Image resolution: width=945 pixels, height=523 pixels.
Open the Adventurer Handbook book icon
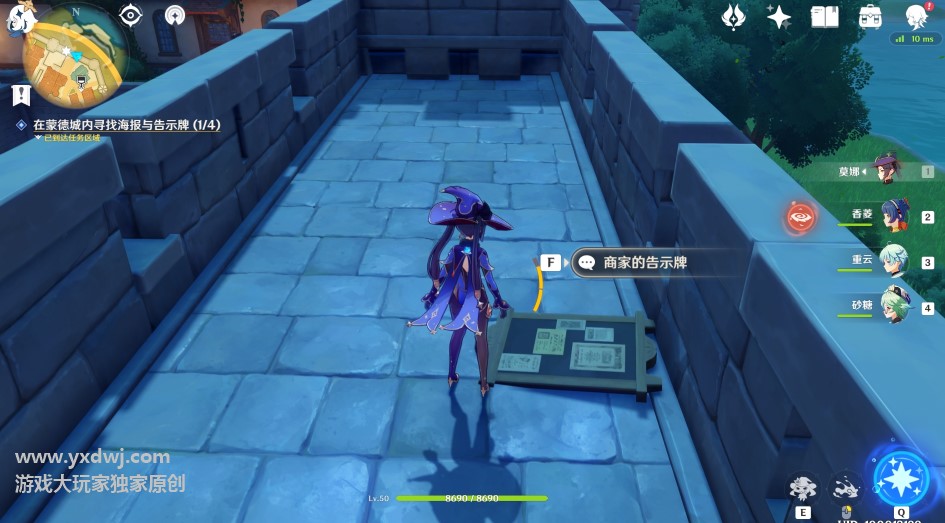pos(824,16)
